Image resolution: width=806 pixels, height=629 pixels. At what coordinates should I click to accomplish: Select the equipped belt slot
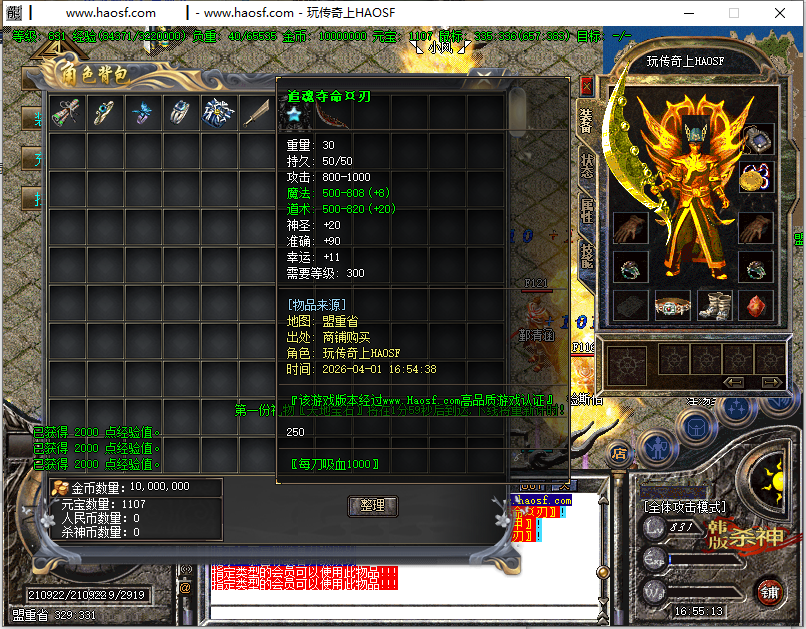tap(672, 305)
